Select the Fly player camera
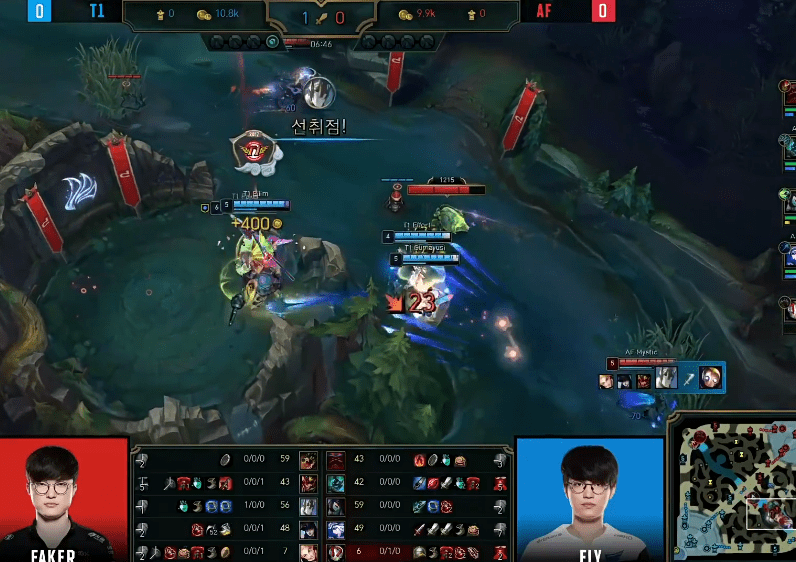The width and height of the screenshot is (796, 562). pyautogui.click(x=590, y=496)
